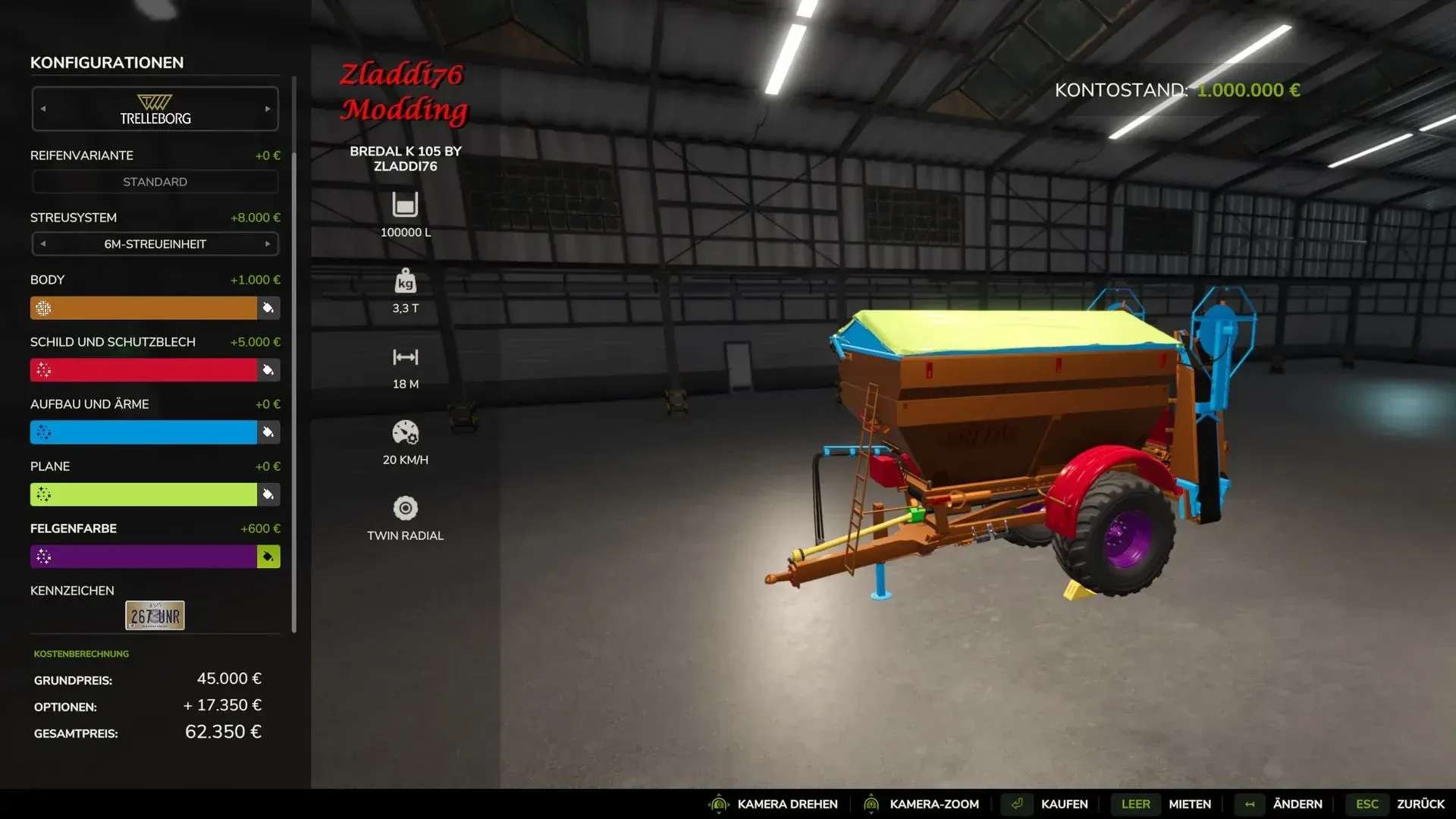Click the 100000 L capacity icon
Image resolution: width=1456 pixels, height=819 pixels.
pos(405,205)
